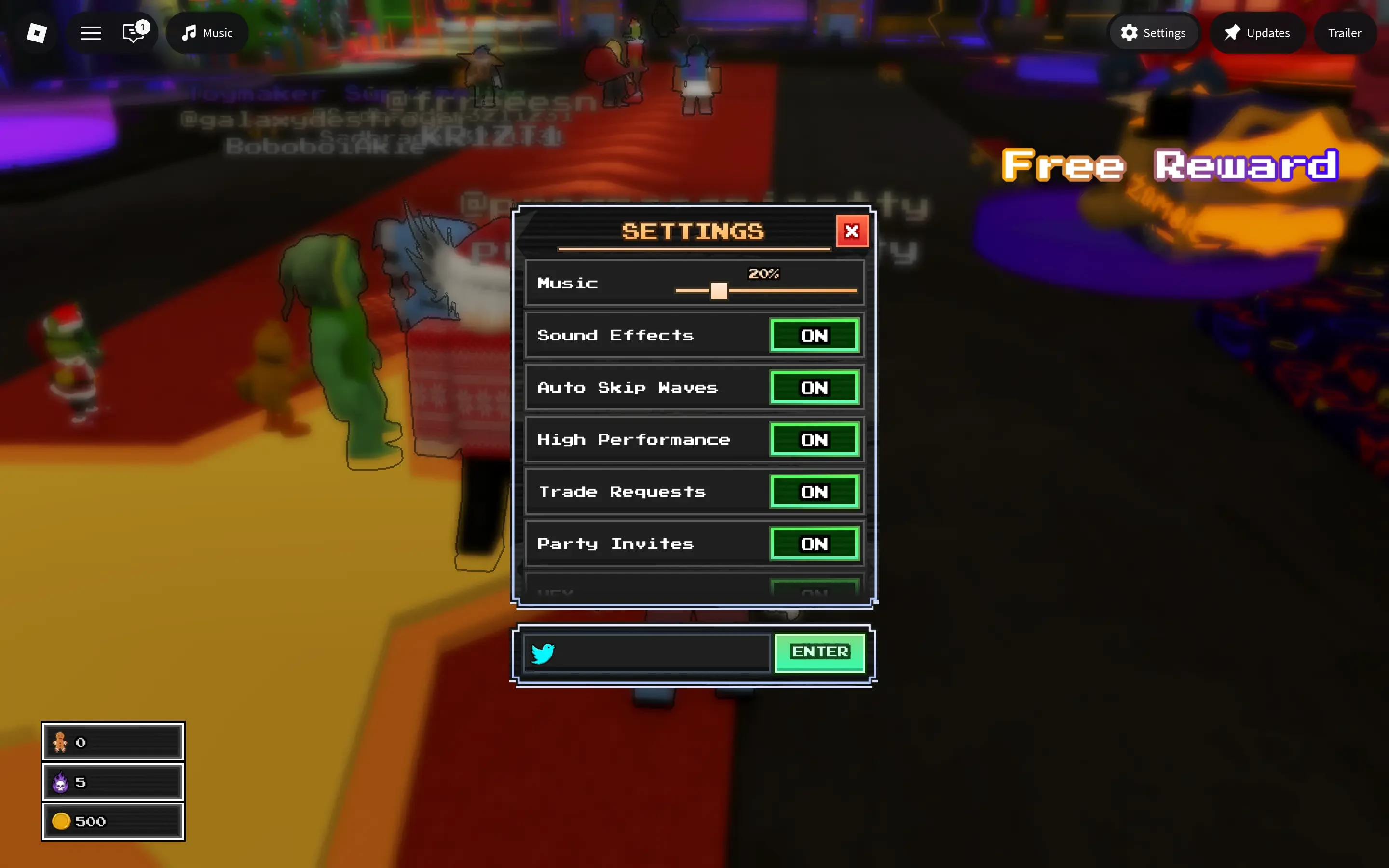
Task: Toggle Trade Requests setting
Action: tap(815, 491)
